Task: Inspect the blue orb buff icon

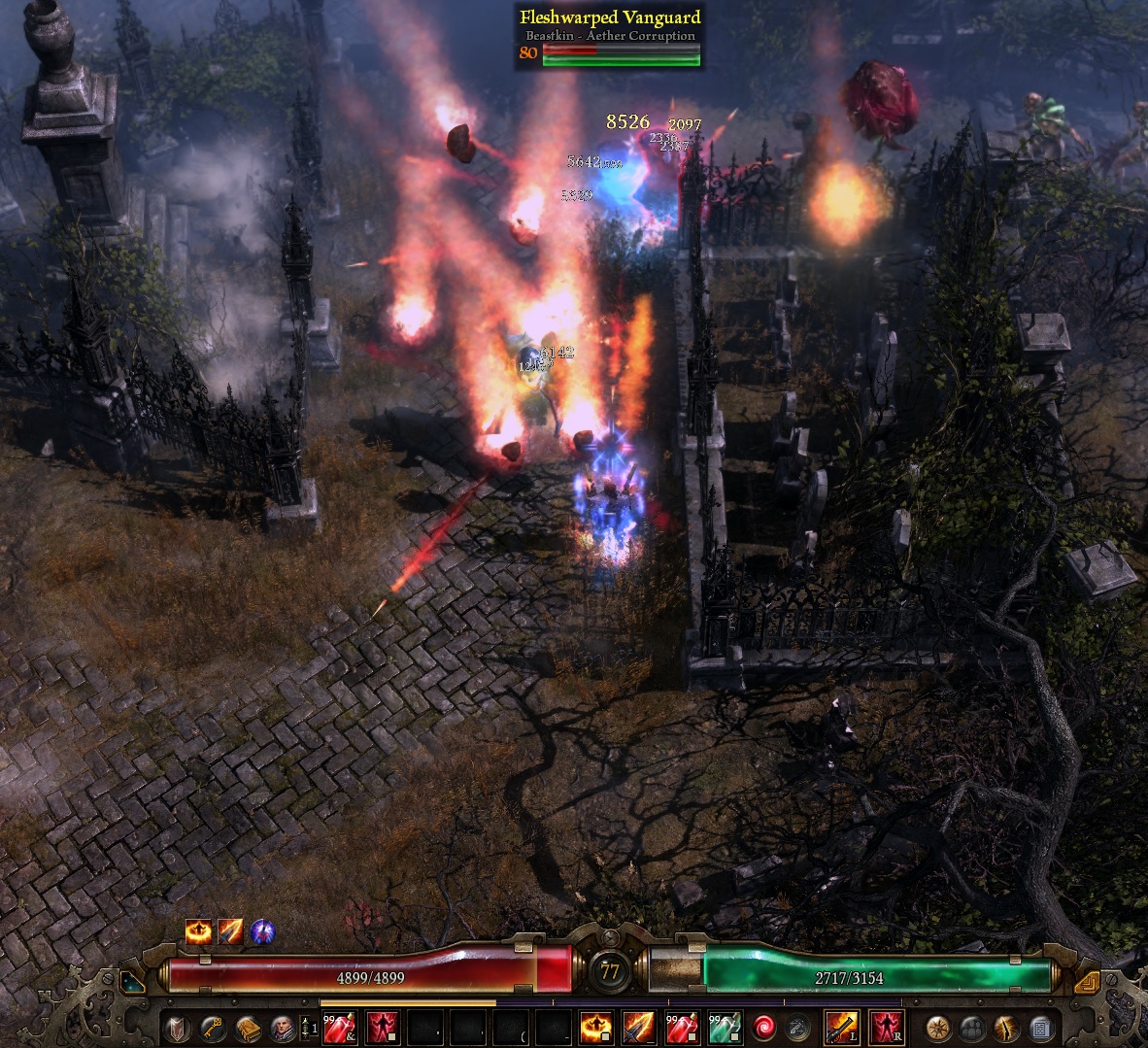Action: (262, 932)
